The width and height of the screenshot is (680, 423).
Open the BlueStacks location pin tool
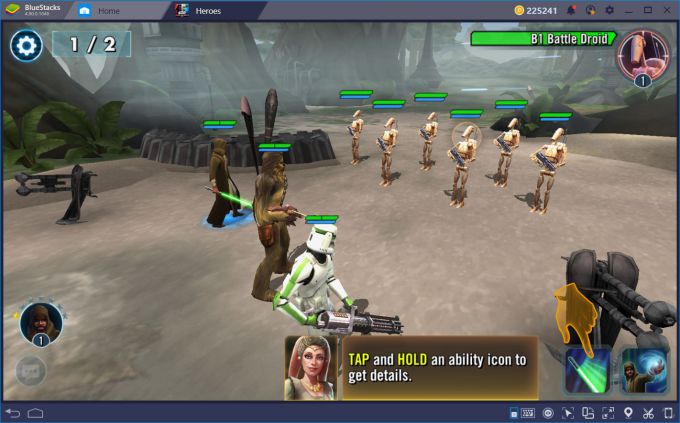627,413
